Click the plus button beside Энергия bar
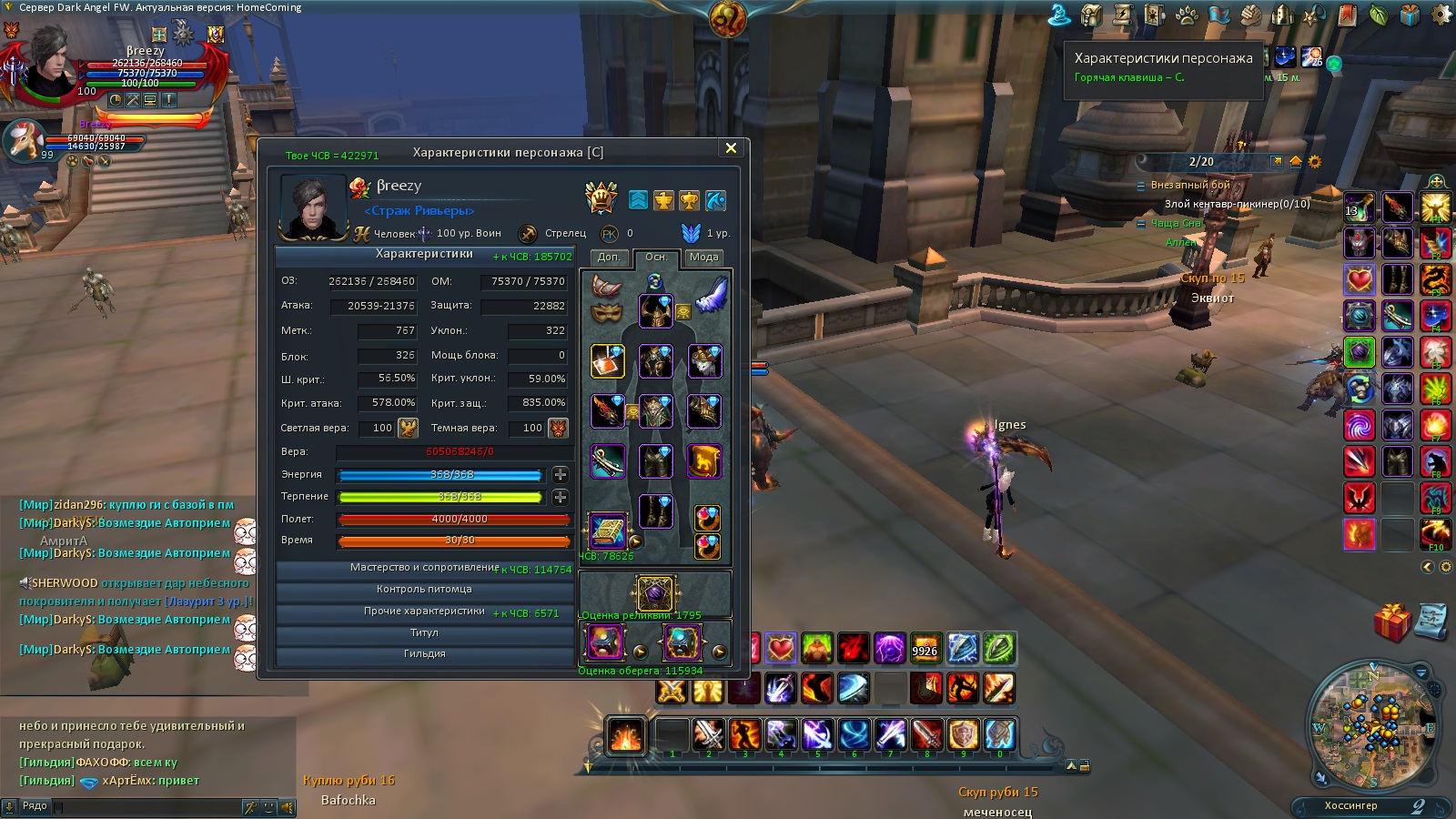1456x819 pixels. pos(561,474)
